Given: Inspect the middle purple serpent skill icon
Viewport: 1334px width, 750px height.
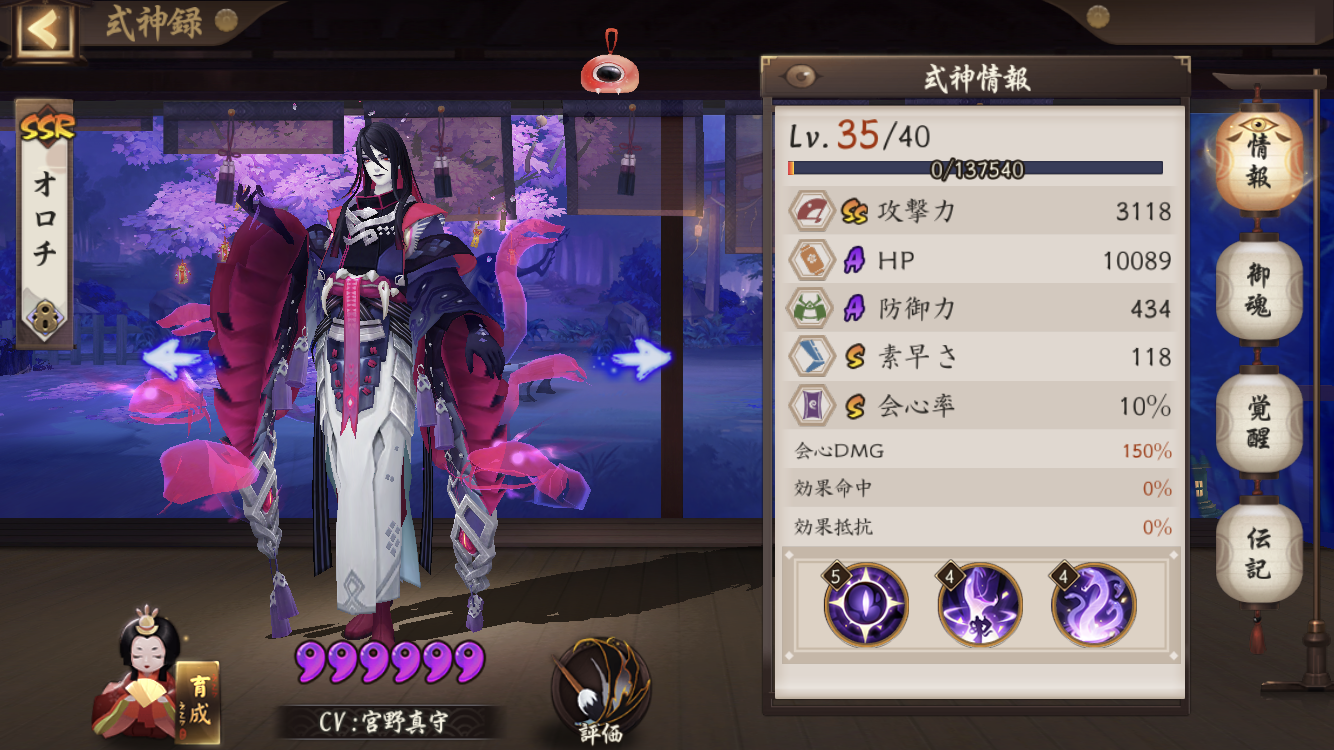Looking at the screenshot, I should coord(980,605).
